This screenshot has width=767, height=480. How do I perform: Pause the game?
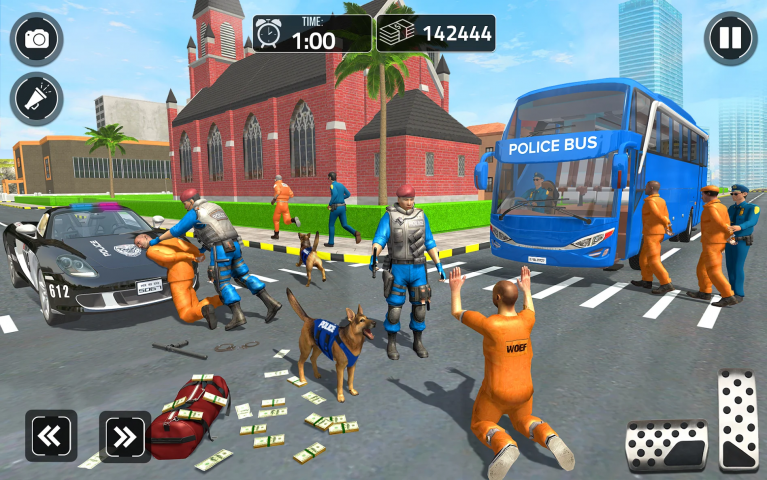(x=731, y=38)
